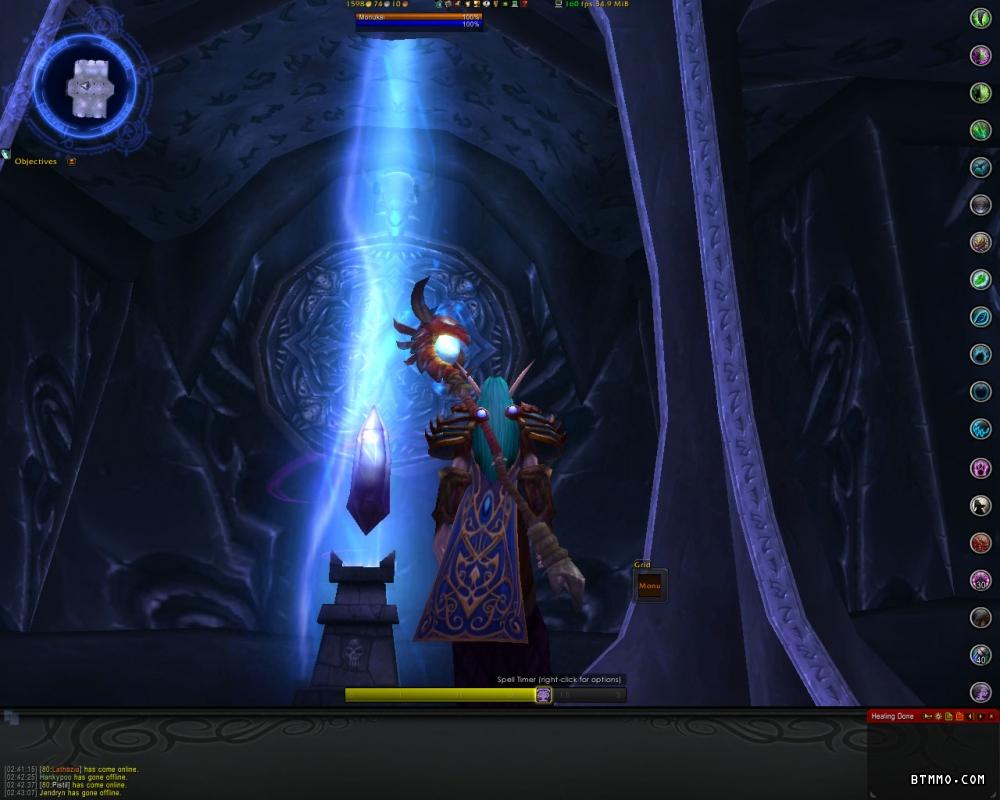Viewport: 1000px width, 800px height.
Task: Activate the white figure silhouette ability
Action: [981, 506]
